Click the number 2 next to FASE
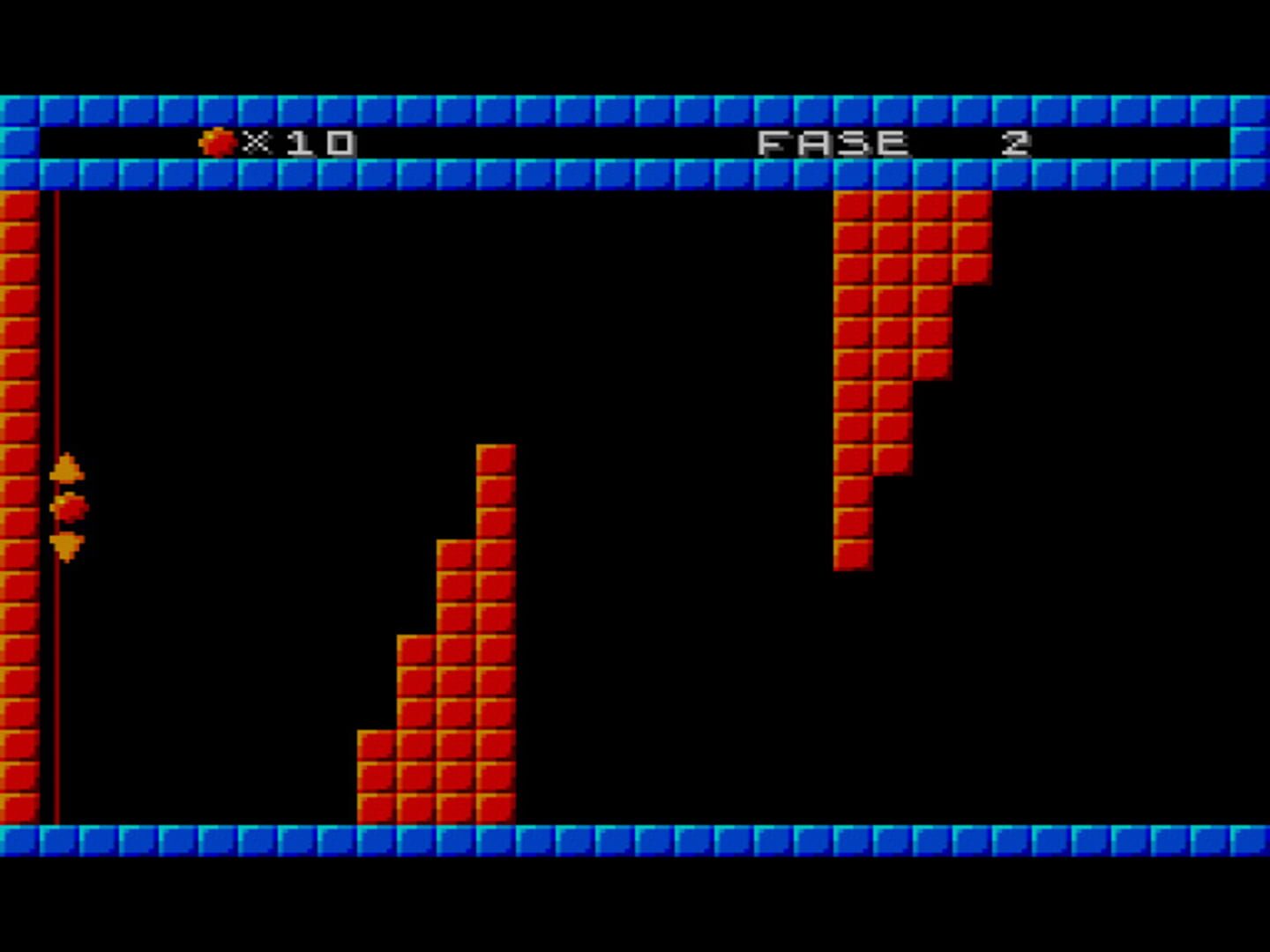Screen dimensions: 1270x952 (x=1014, y=141)
